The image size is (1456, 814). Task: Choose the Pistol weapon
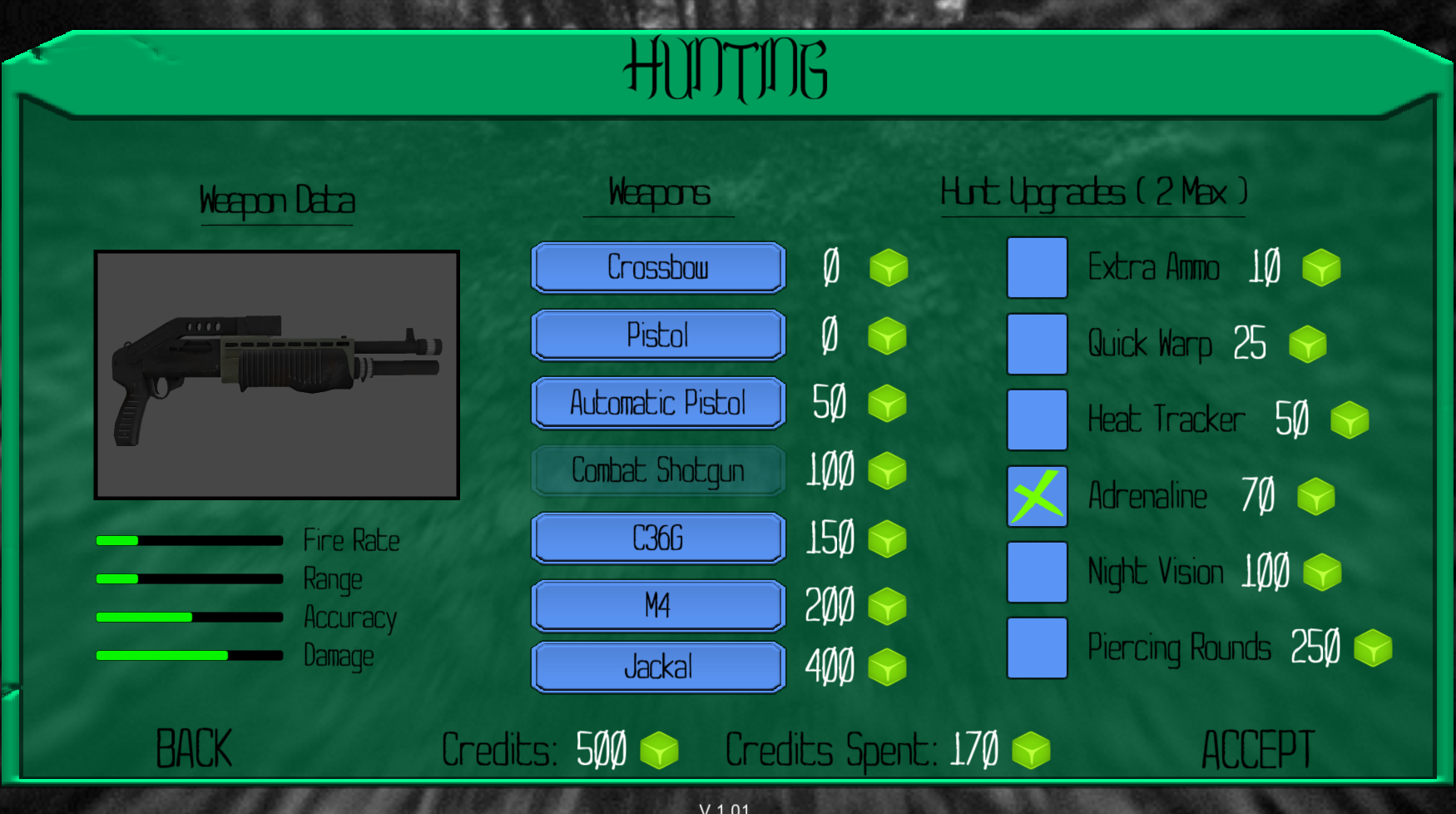(657, 335)
